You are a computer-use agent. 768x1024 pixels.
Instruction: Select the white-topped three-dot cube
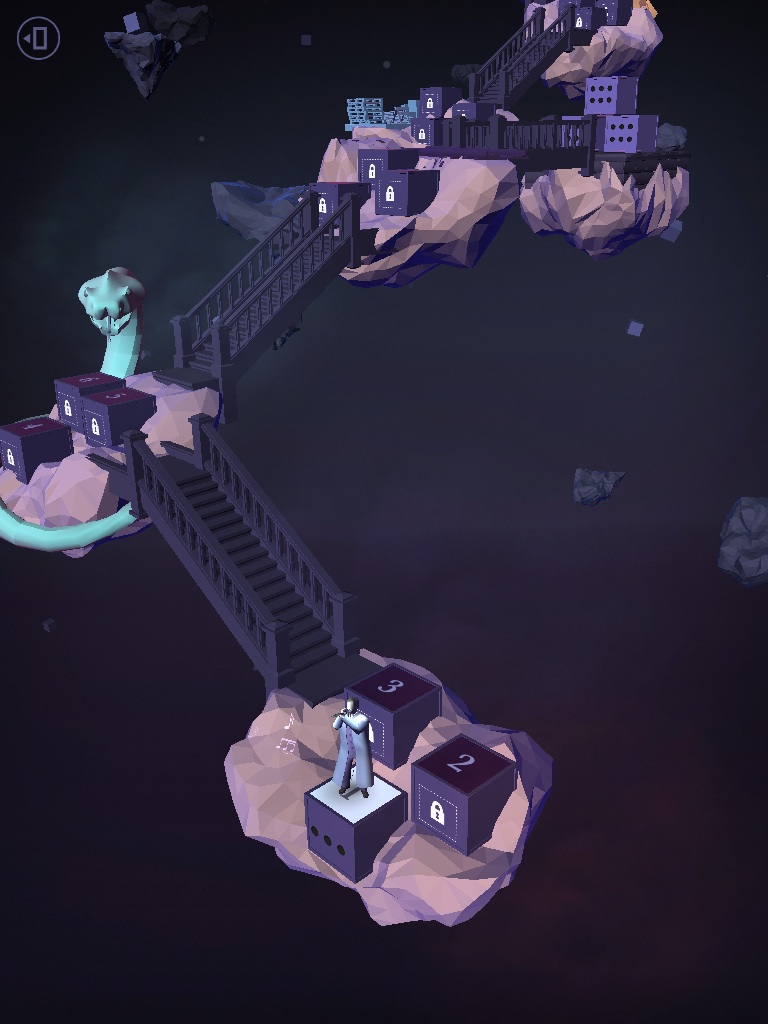click(x=355, y=833)
